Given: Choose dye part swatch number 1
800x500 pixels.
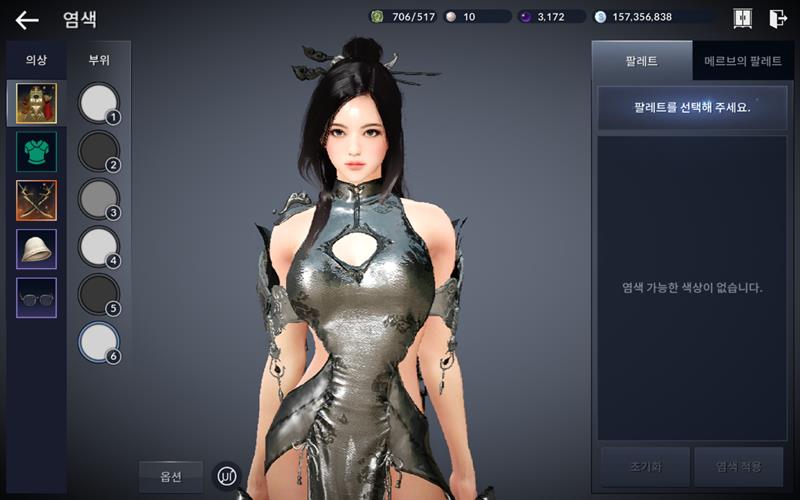Looking at the screenshot, I should [98, 102].
